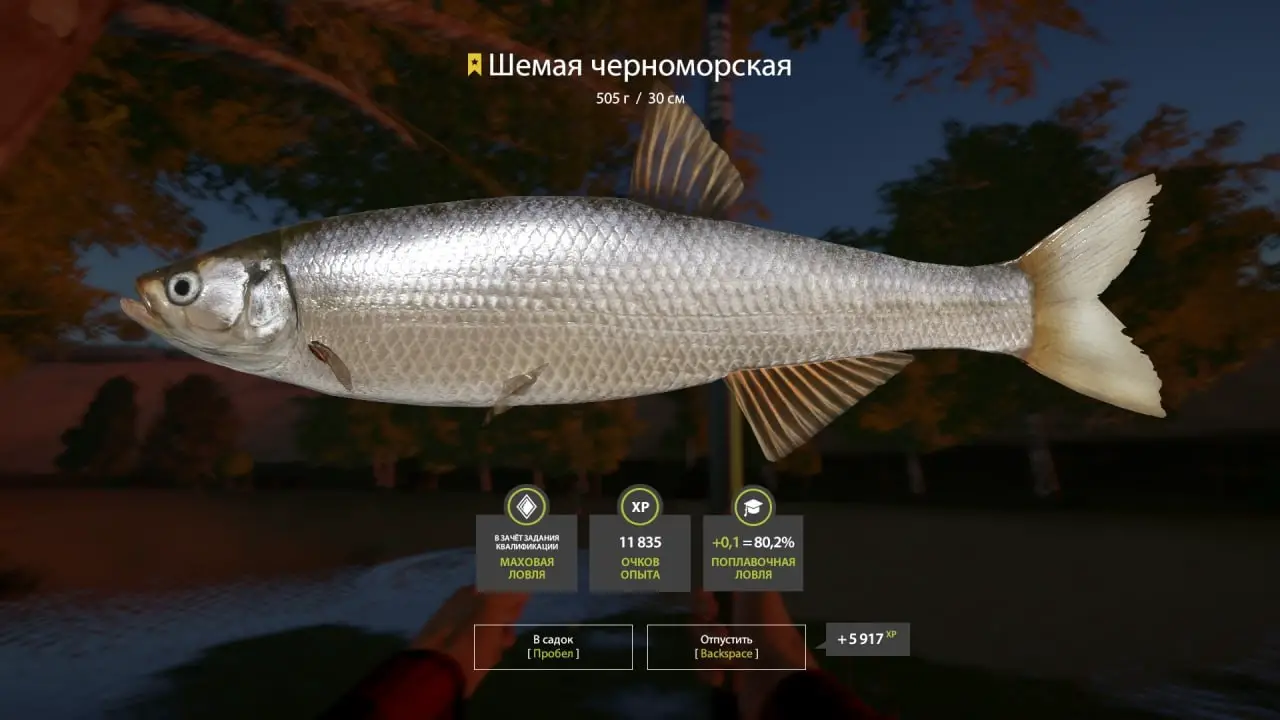The height and width of the screenshot is (720, 1280).
Task: Select the Маховая ловля qualification tile
Action: pos(526,552)
